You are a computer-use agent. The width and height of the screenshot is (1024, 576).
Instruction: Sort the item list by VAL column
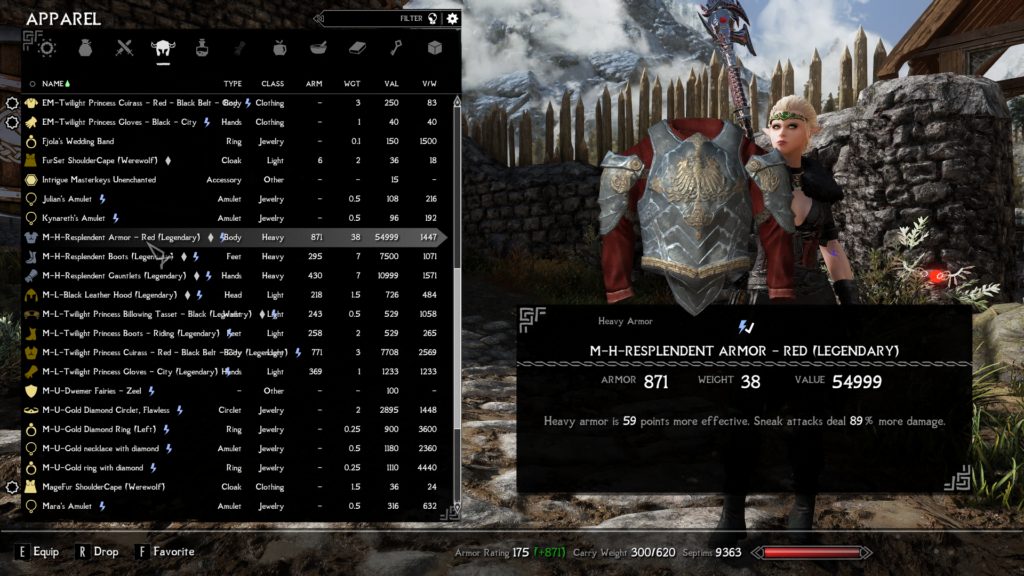(391, 84)
